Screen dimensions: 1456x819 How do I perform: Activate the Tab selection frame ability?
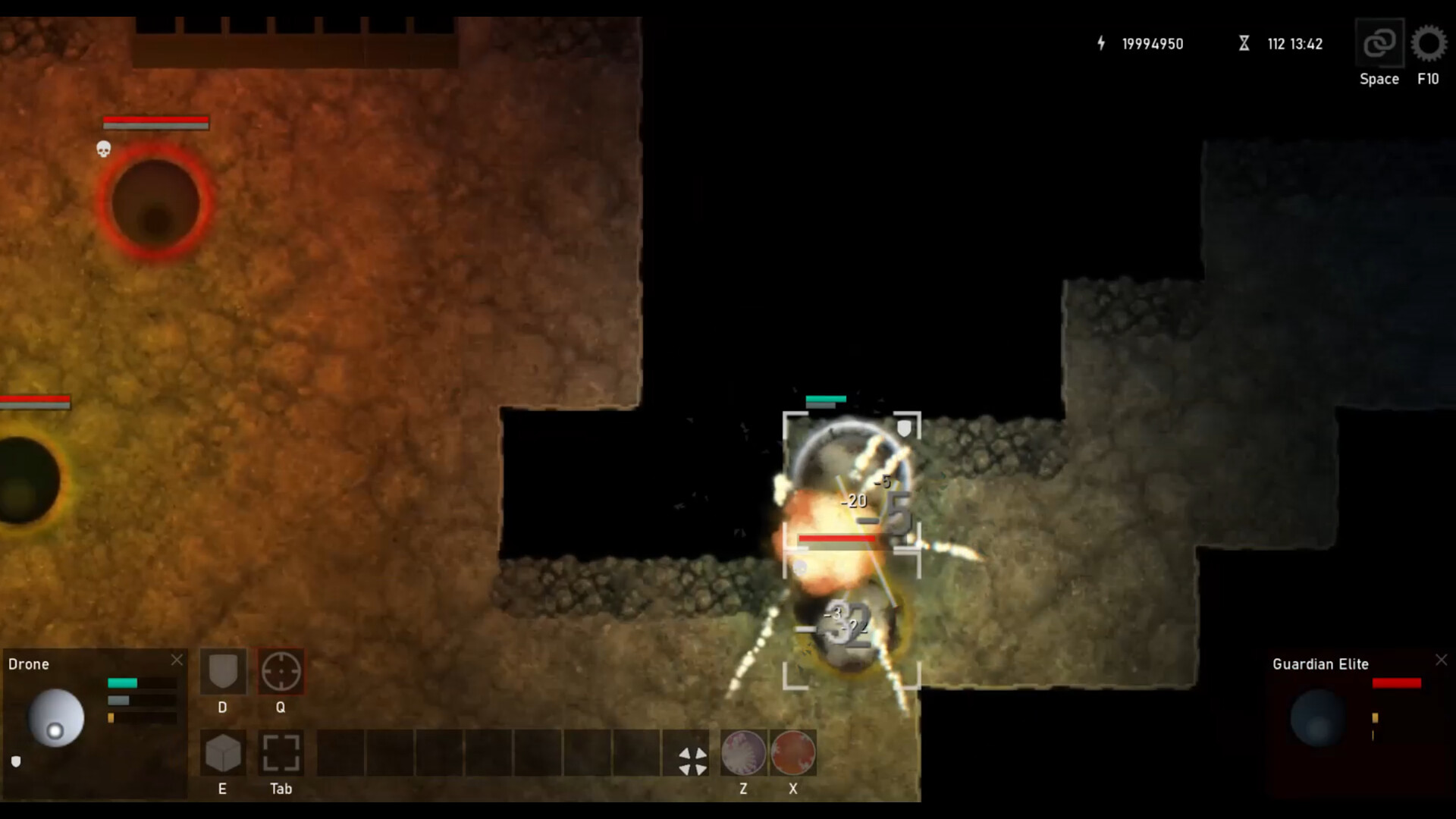pos(281,753)
